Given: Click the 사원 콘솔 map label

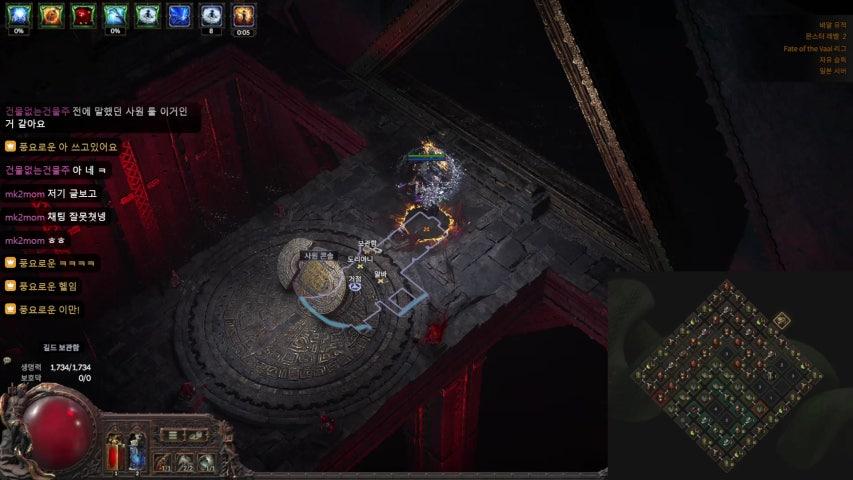Looking at the screenshot, I should coord(319,256).
